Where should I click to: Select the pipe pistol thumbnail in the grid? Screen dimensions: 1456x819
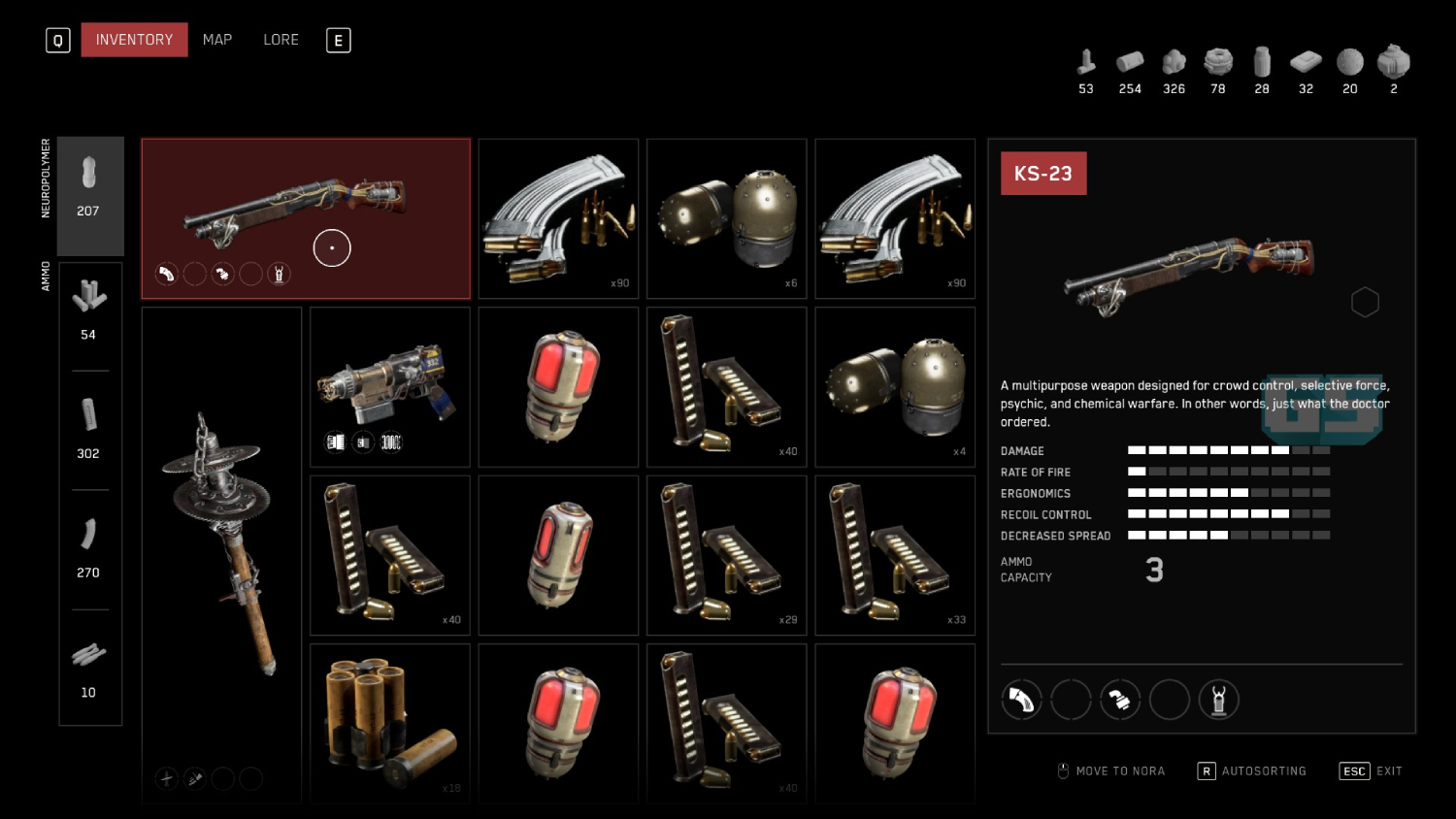tap(389, 386)
